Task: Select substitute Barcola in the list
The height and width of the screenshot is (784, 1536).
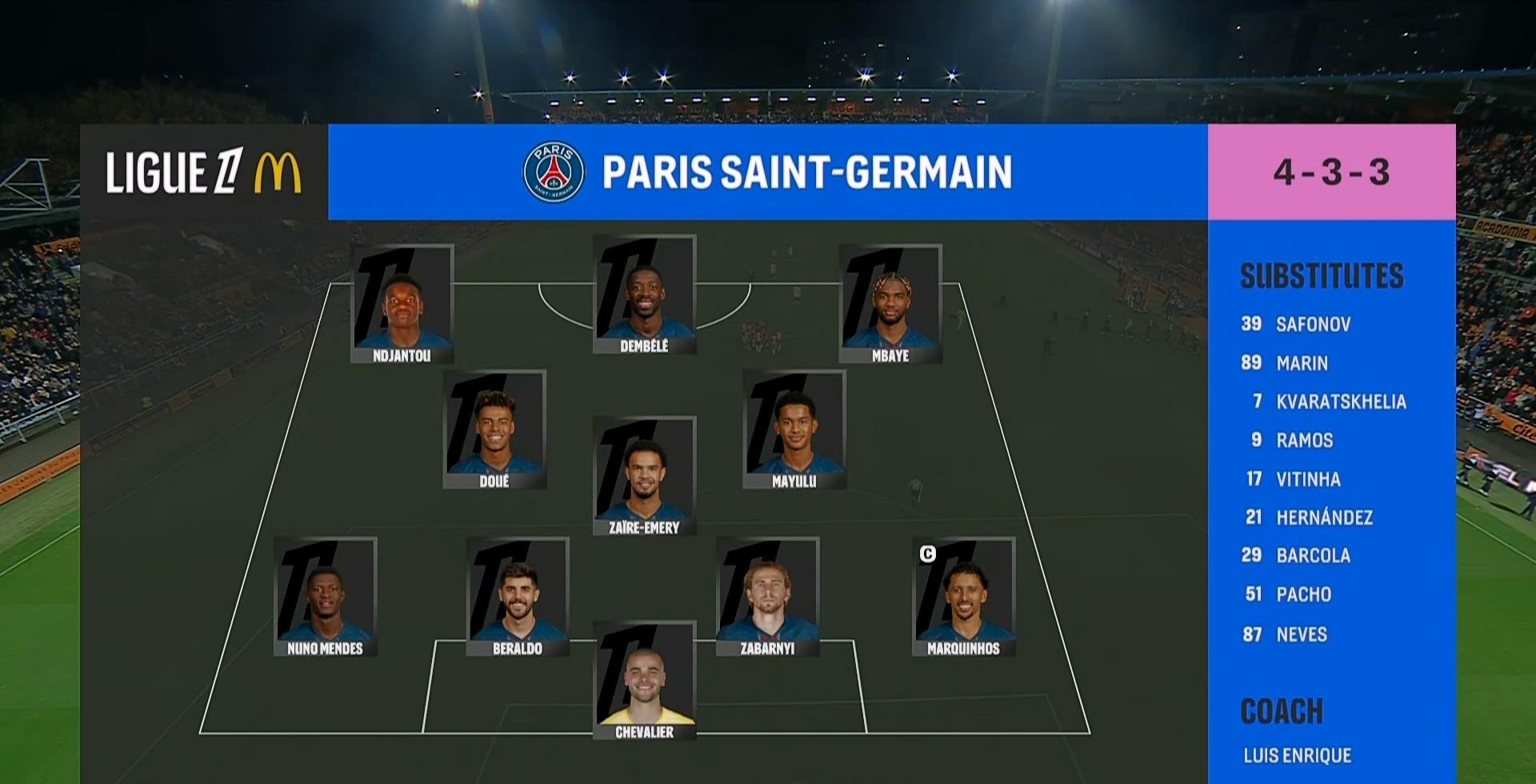Action: point(1312,556)
